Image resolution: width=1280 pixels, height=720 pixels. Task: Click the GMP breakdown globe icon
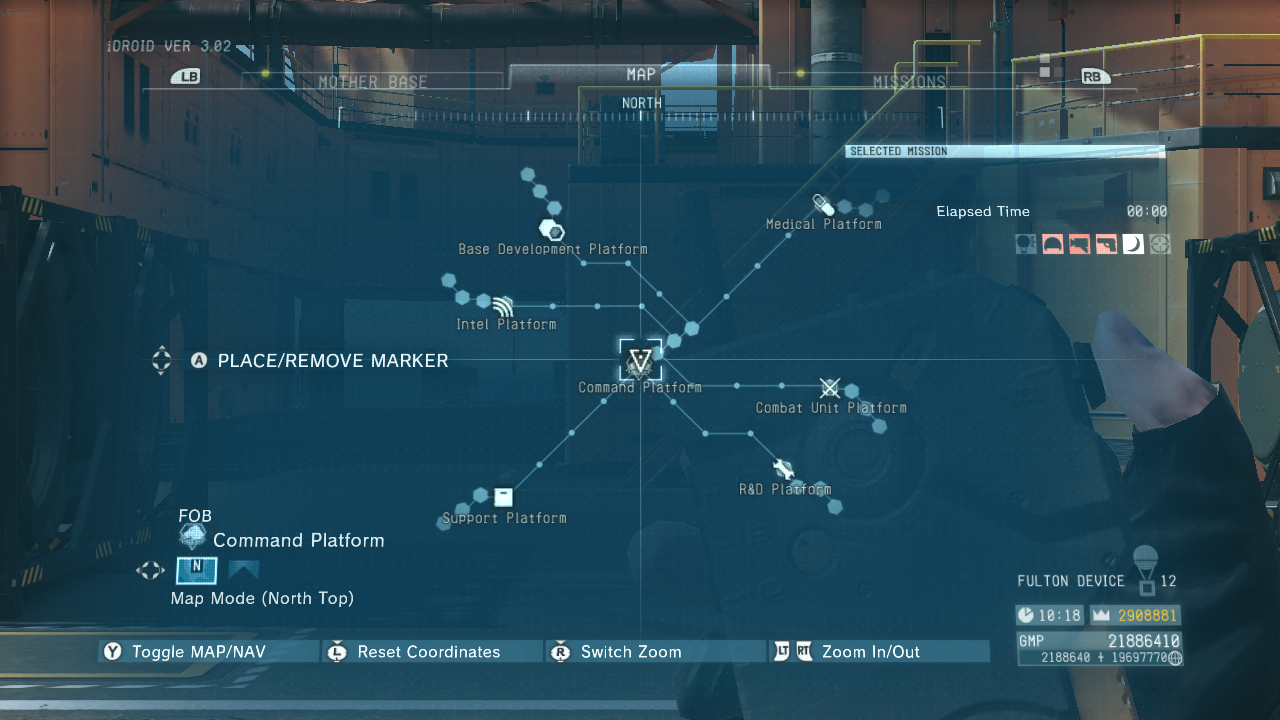pos(1175,658)
